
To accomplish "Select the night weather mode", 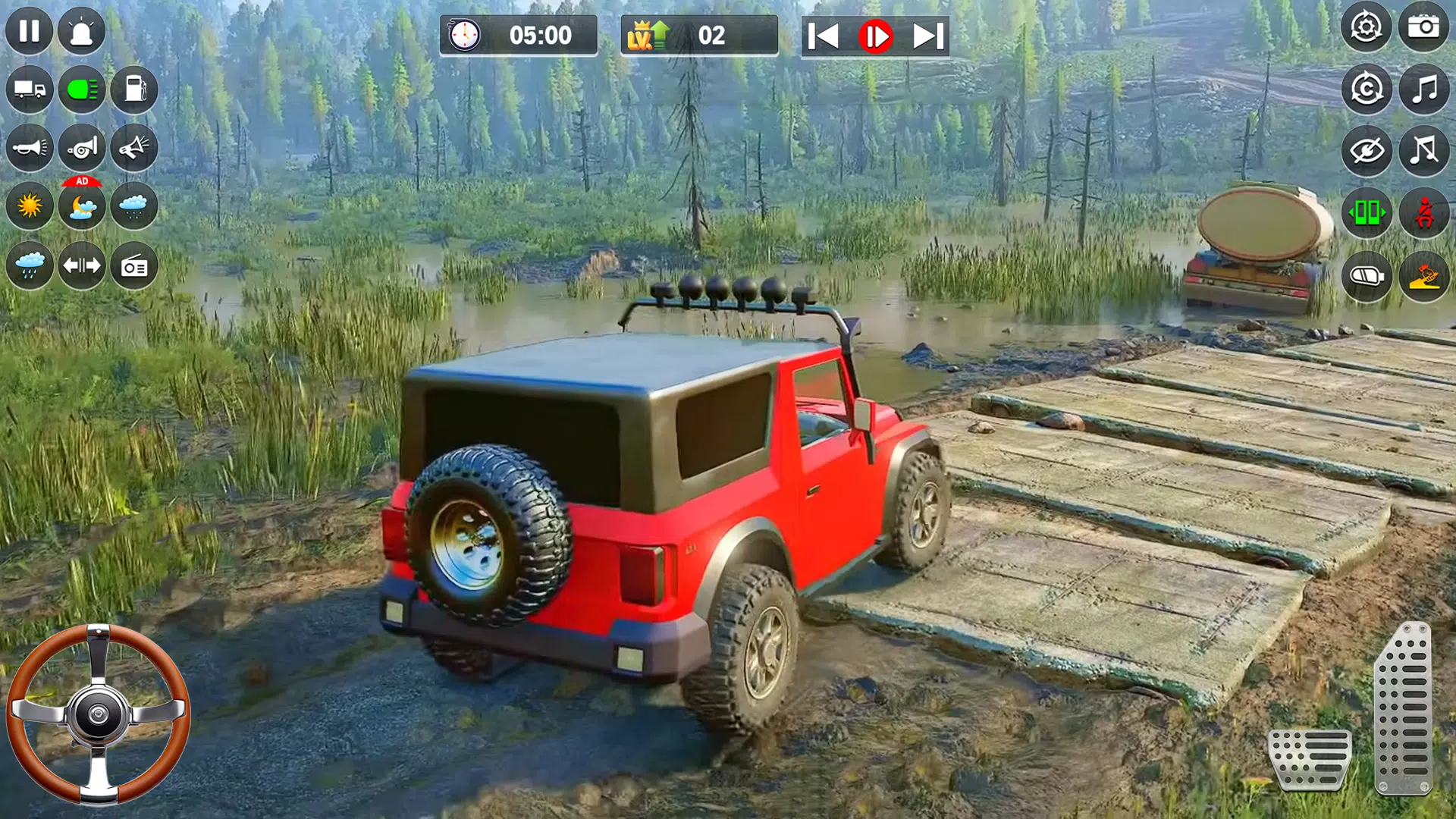I will click(x=82, y=206).
